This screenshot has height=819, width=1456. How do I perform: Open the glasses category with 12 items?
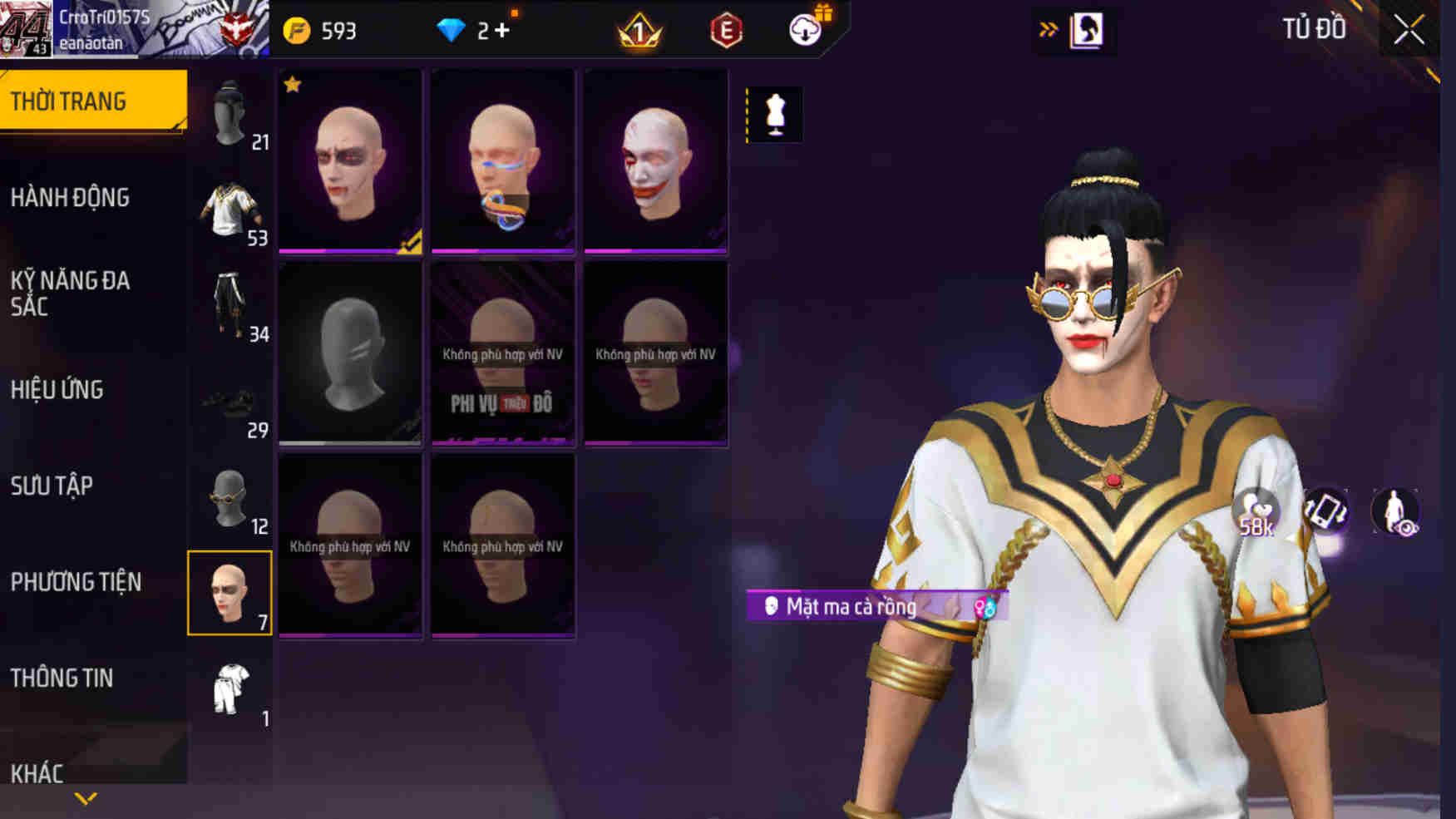click(230, 499)
